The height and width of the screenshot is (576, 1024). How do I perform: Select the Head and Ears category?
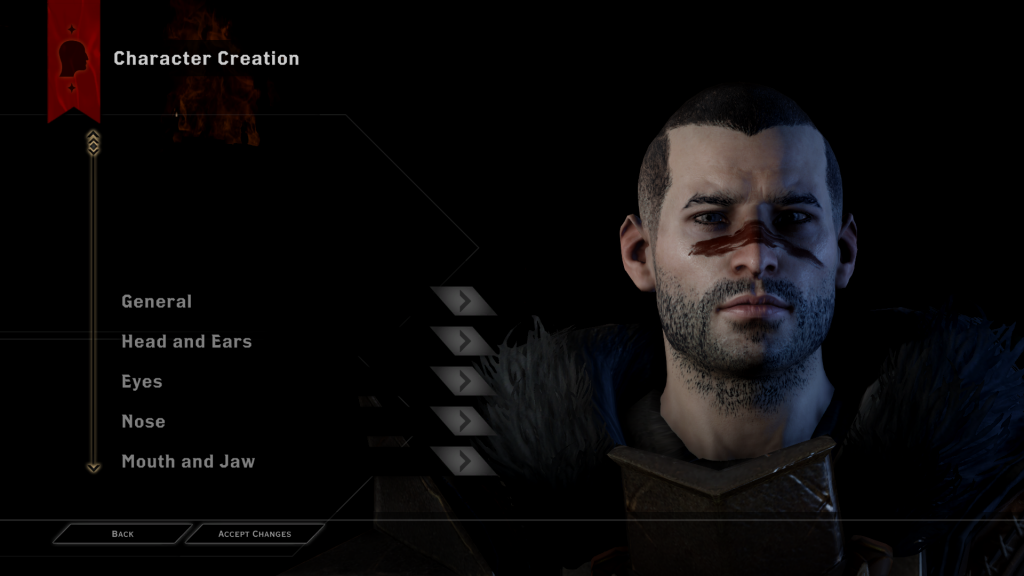pos(187,341)
